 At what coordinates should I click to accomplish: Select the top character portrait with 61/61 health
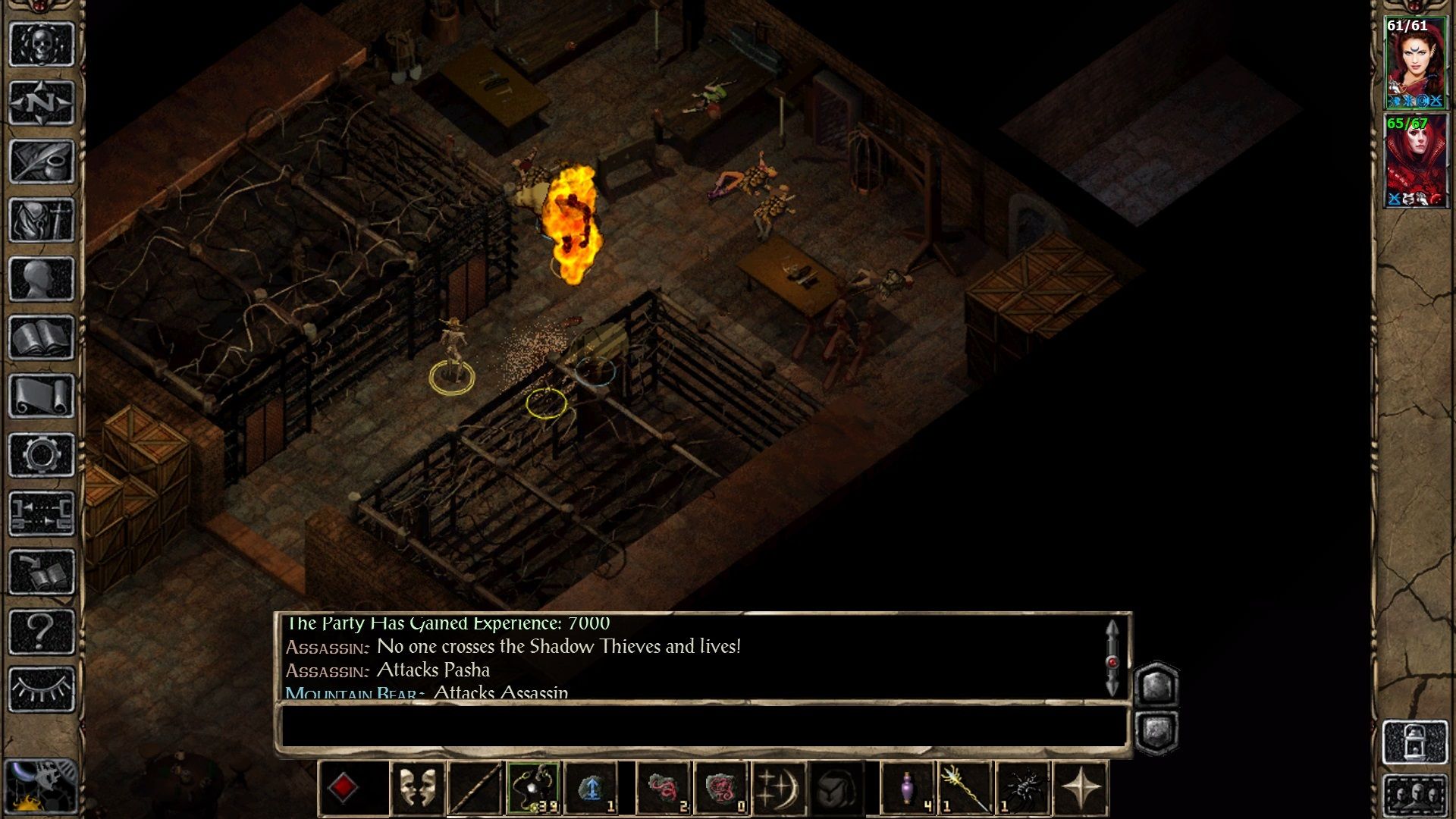pyautogui.click(x=1415, y=63)
